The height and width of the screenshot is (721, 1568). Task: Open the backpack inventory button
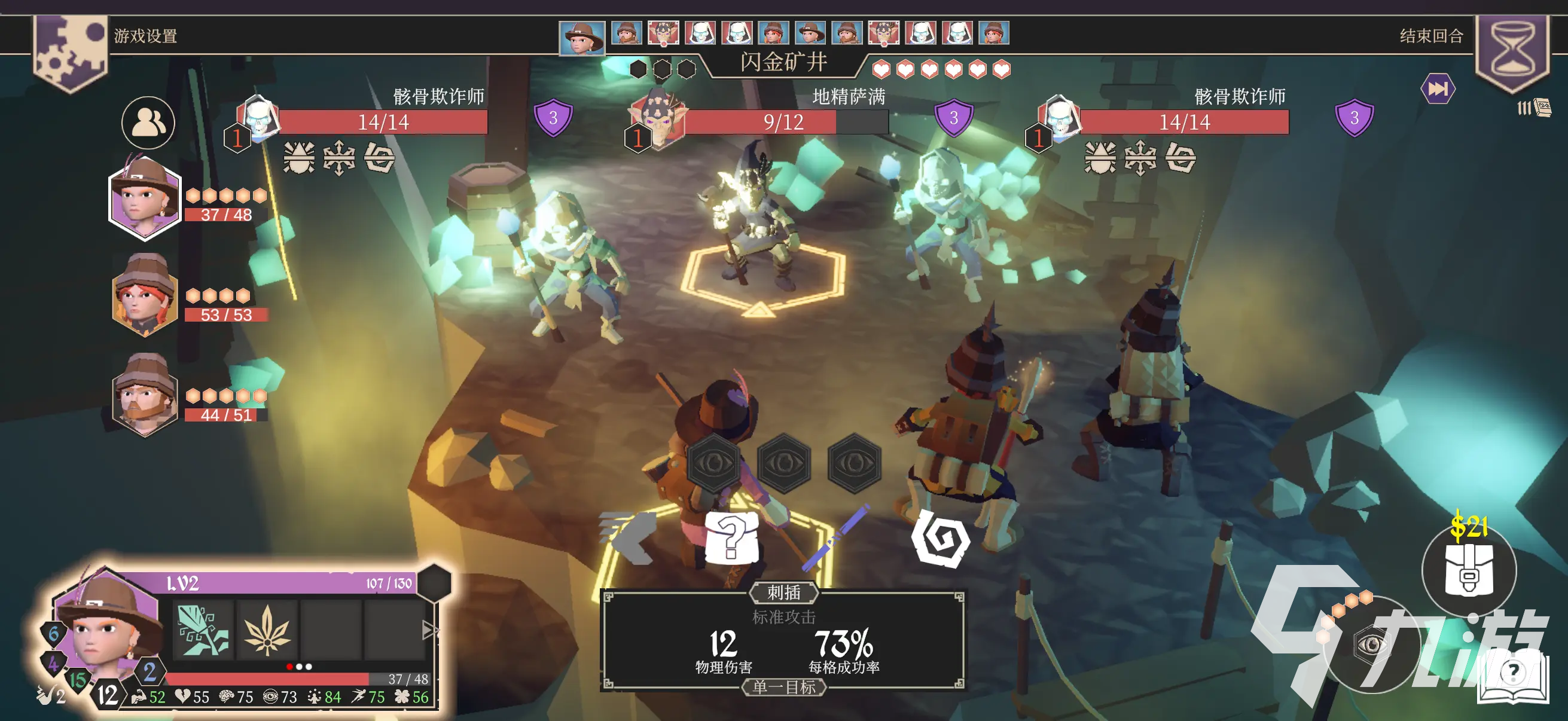coord(1468,570)
